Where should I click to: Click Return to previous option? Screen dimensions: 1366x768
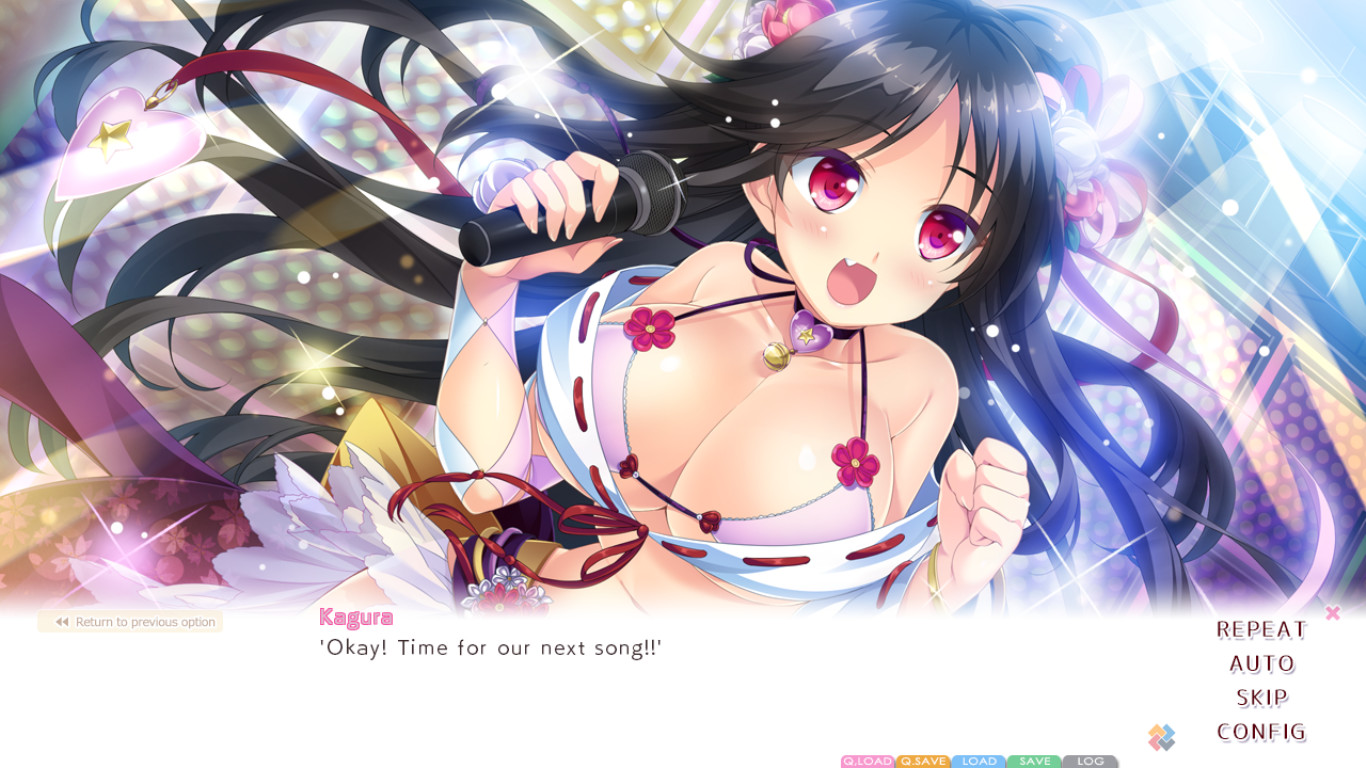[x=132, y=621]
